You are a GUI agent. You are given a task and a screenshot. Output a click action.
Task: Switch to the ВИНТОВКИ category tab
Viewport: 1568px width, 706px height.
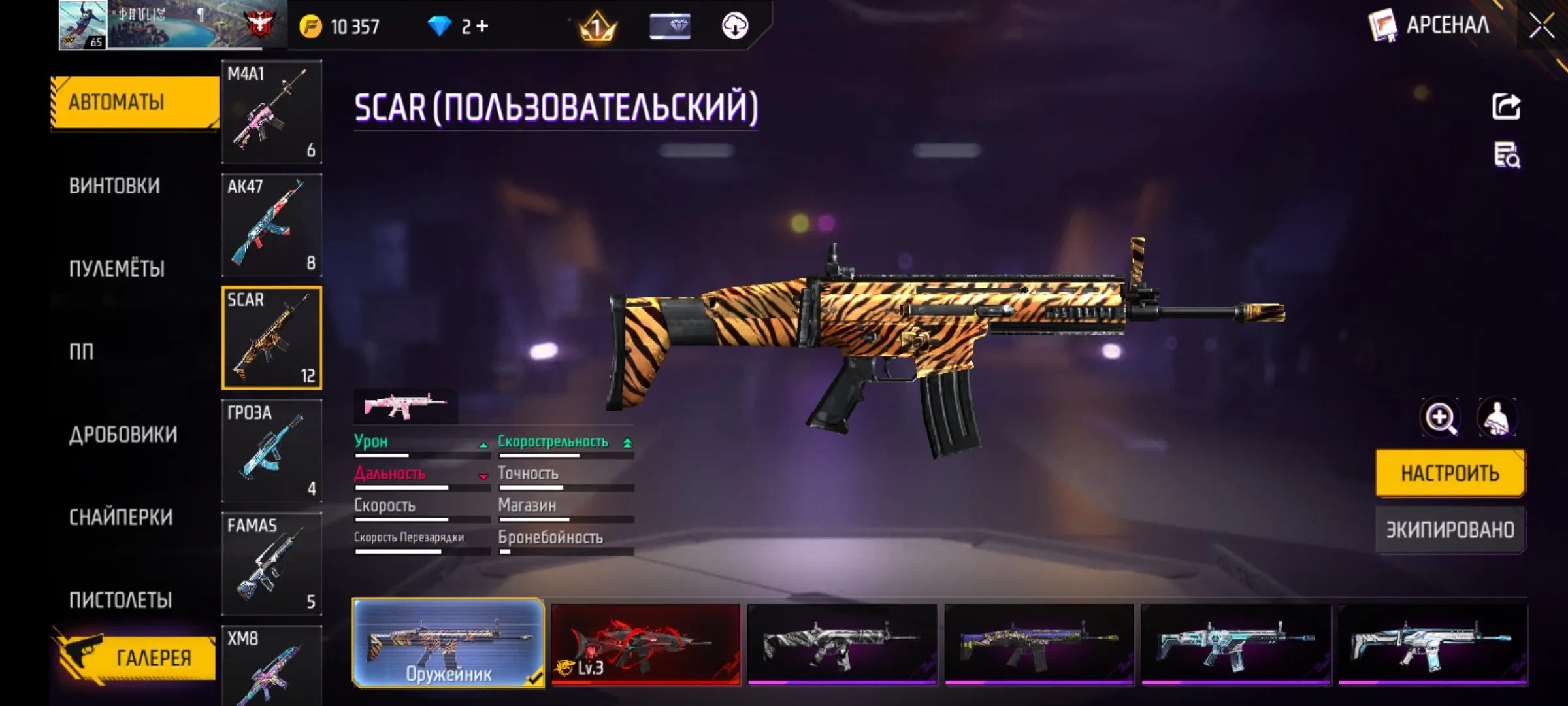[x=116, y=185]
